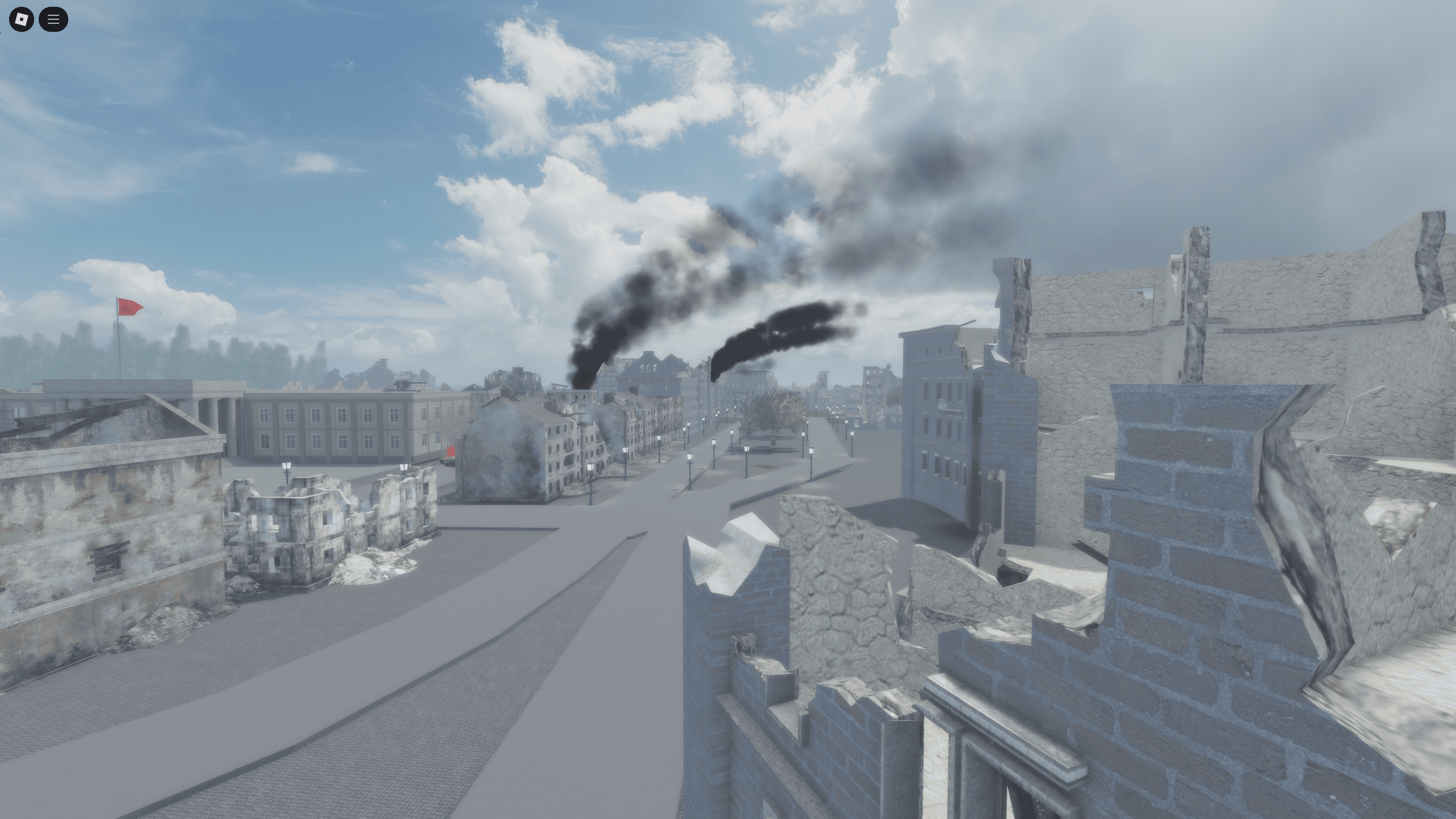Open the Roblox home menu icon
The height and width of the screenshot is (819, 1456).
tap(21, 20)
